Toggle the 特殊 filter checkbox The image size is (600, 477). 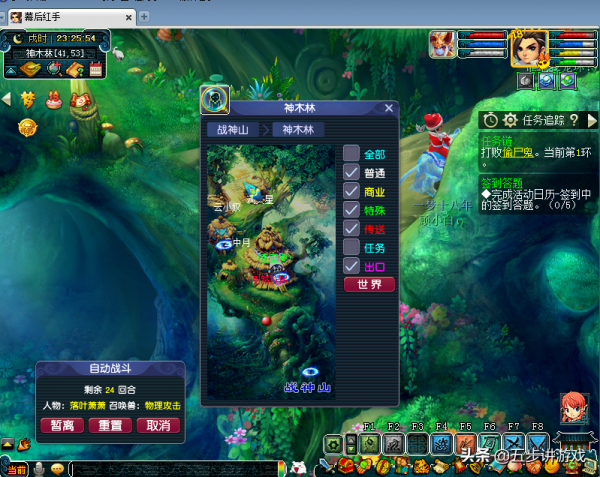click(351, 210)
